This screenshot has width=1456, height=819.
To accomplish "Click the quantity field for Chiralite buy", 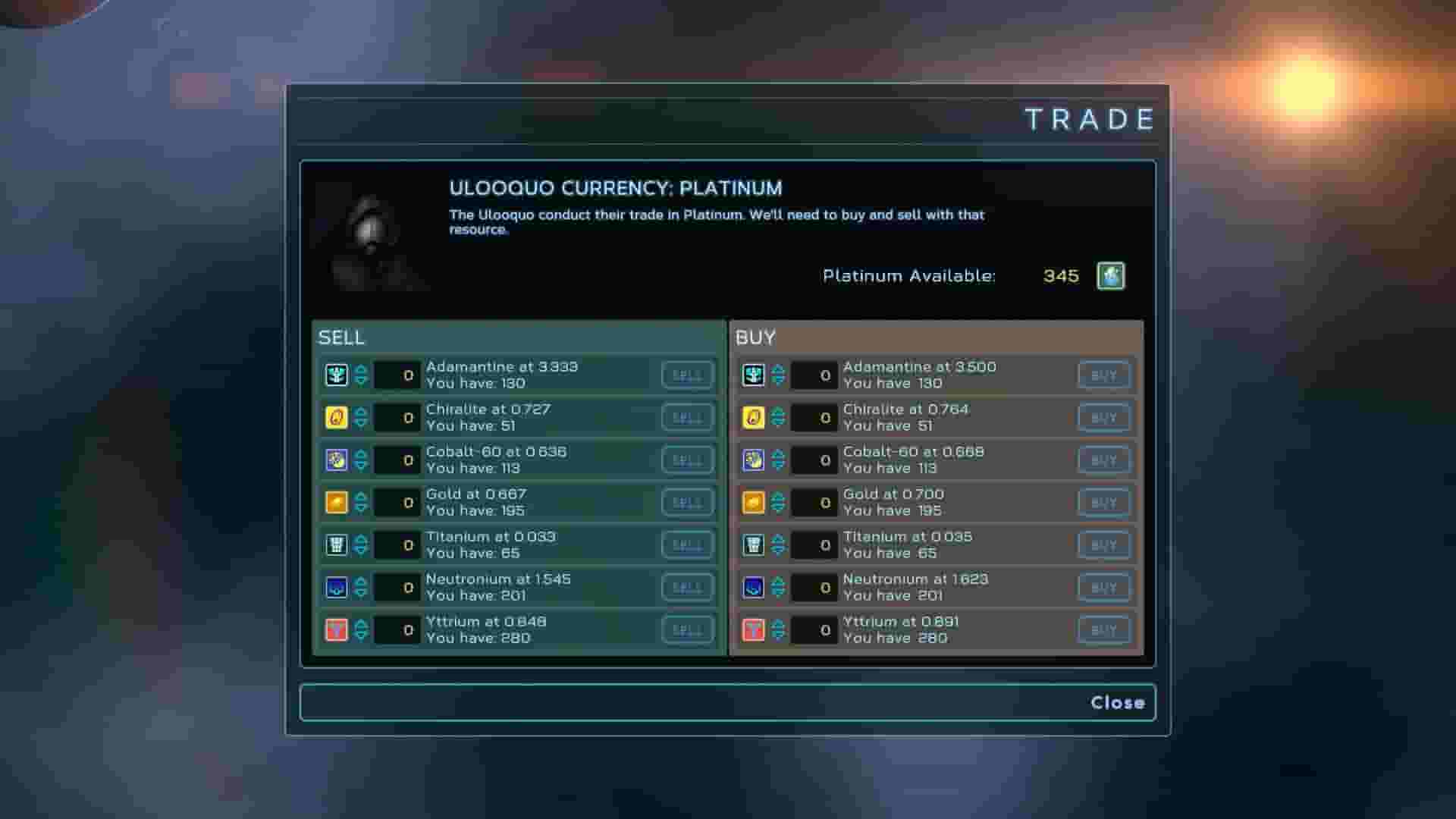I will pos(814,417).
